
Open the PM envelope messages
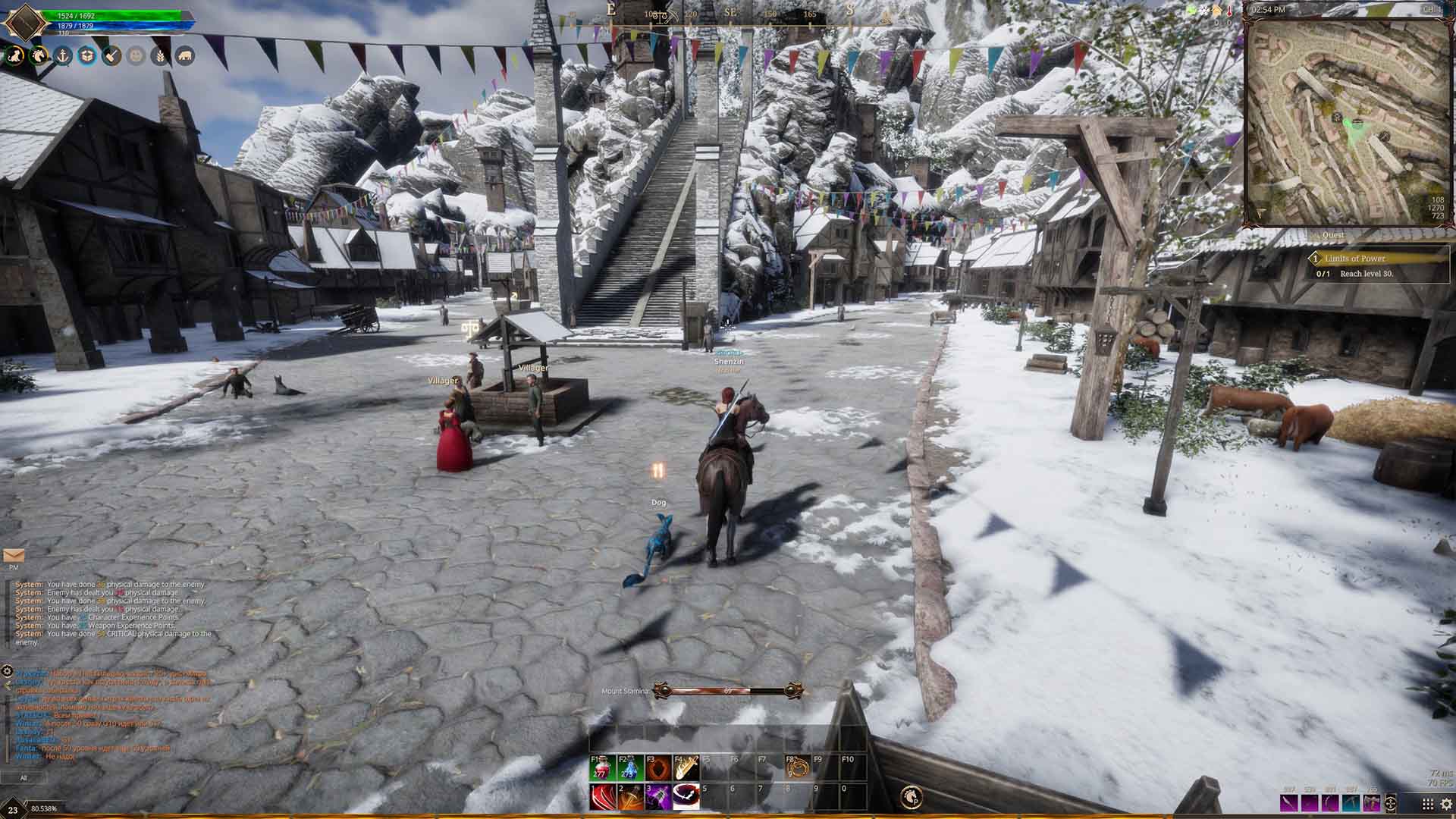tap(14, 557)
